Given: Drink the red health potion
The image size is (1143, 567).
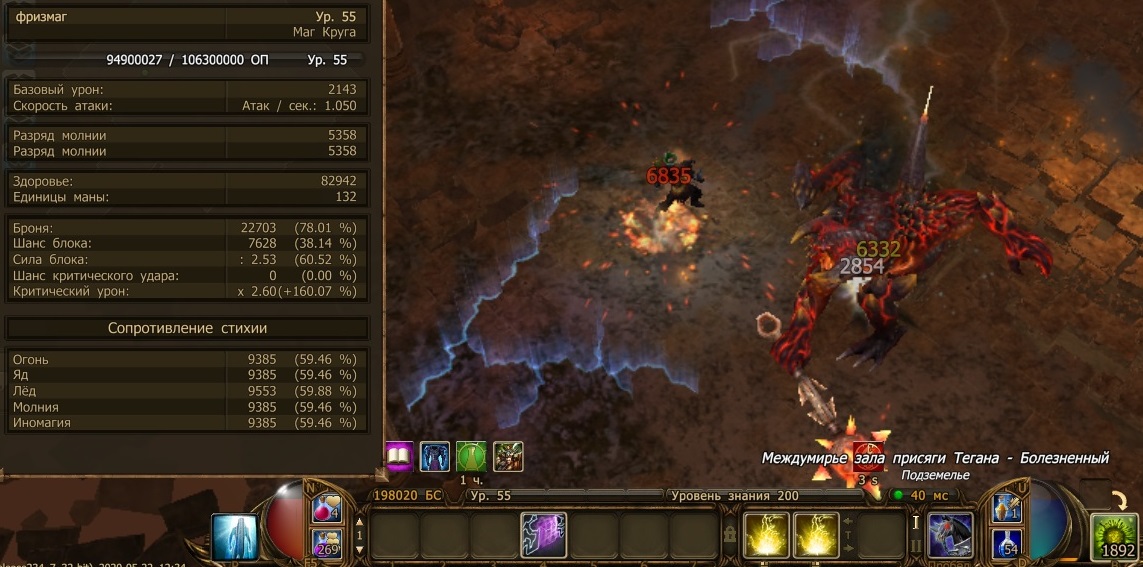Looking at the screenshot, I should pos(327,510).
